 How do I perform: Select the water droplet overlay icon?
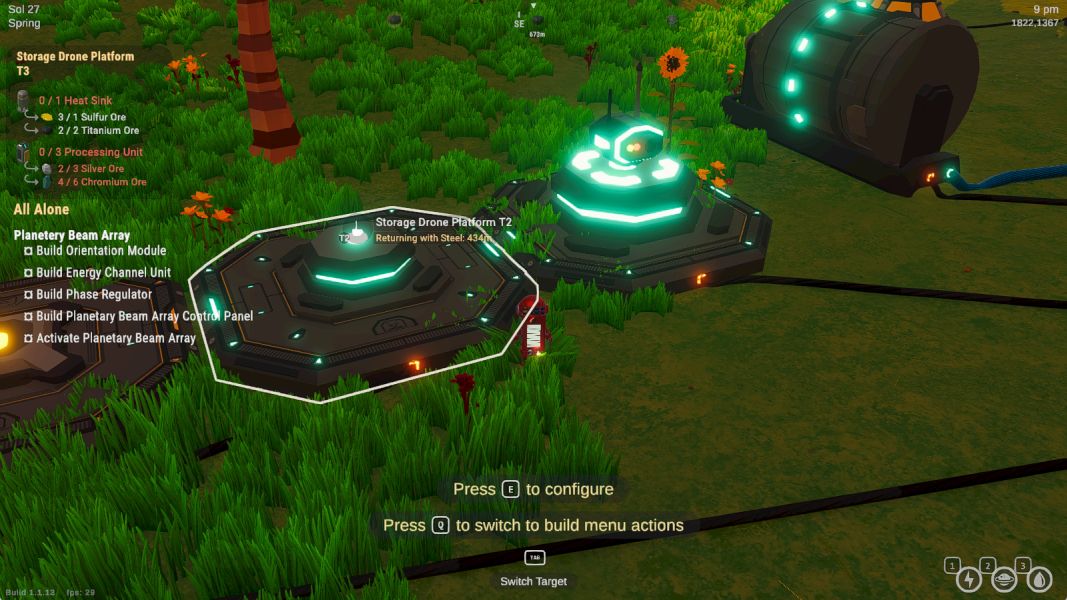tap(1039, 579)
